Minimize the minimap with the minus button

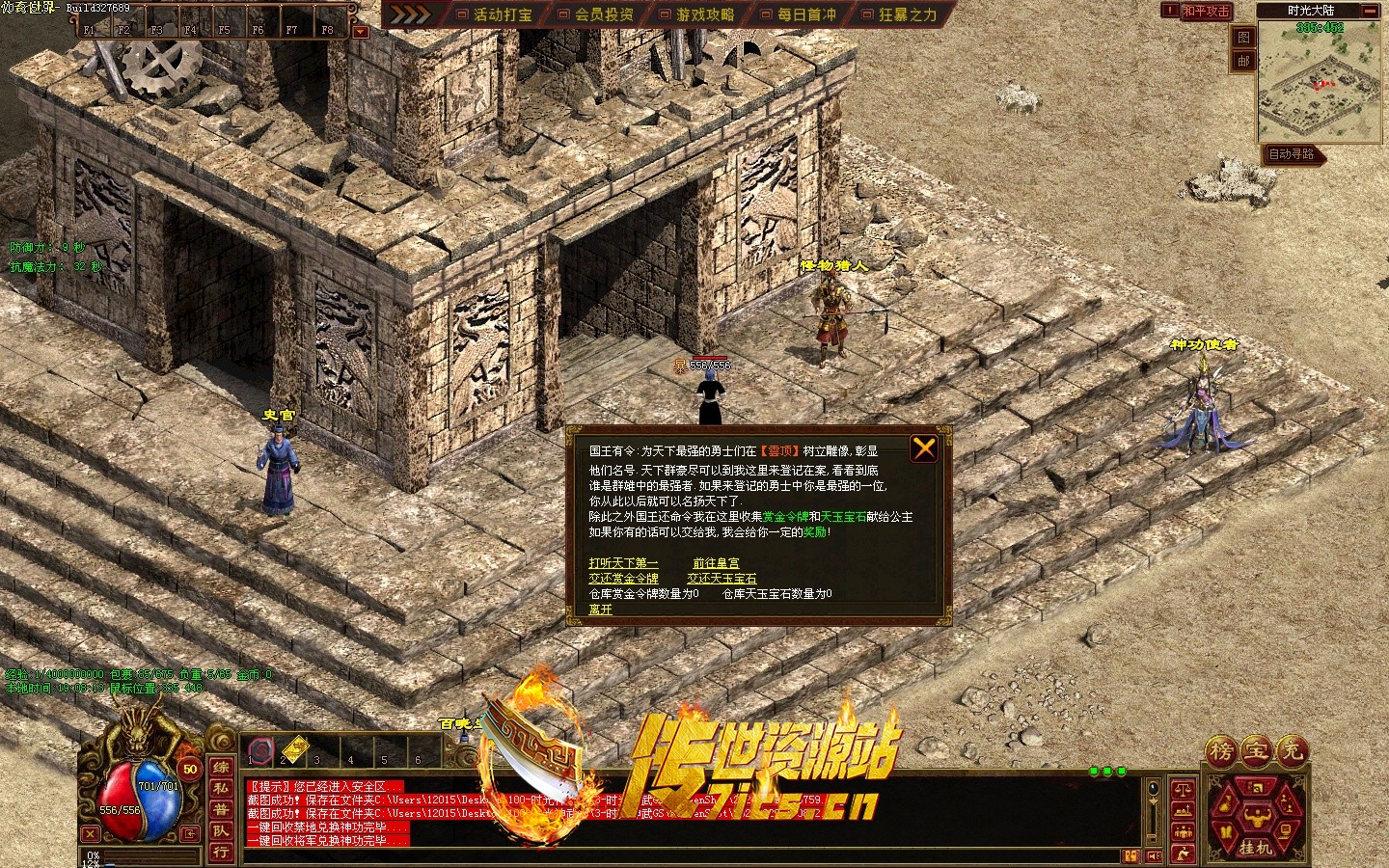[x=1369, y=11]
